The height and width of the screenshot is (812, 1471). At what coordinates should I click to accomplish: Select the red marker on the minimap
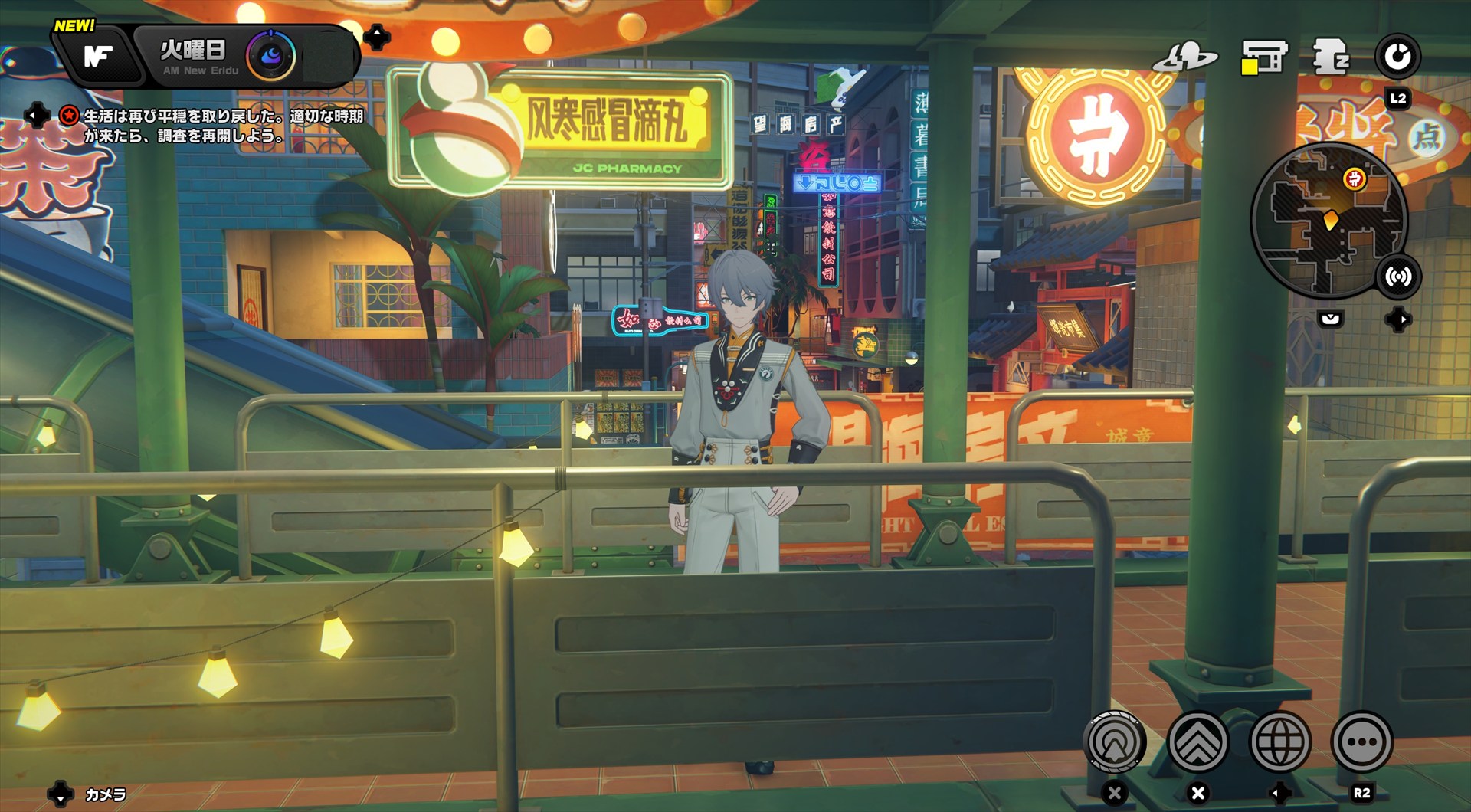point(1355,179)
